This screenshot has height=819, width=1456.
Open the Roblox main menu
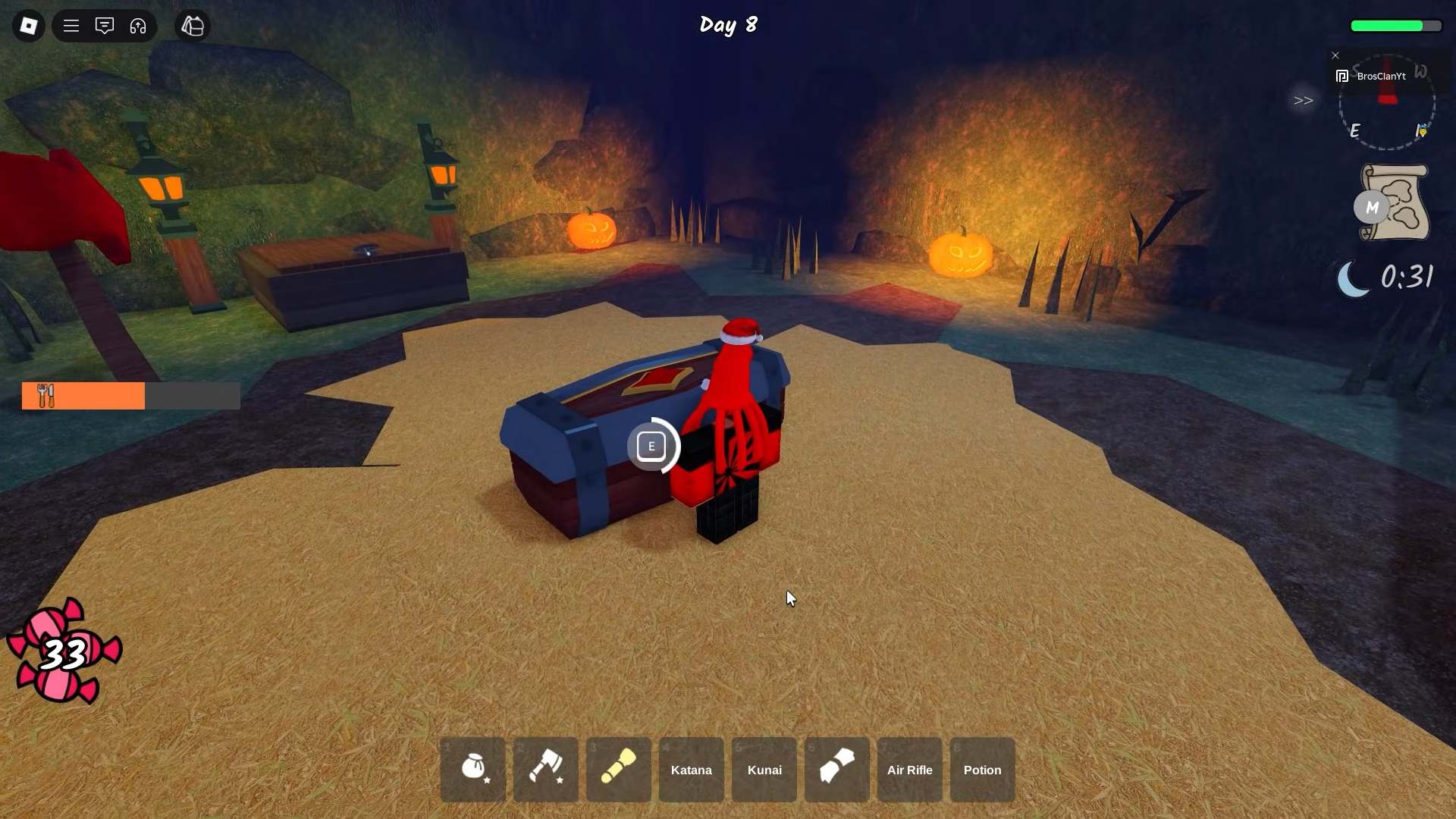pyautogui.click(x=71, y=26)
